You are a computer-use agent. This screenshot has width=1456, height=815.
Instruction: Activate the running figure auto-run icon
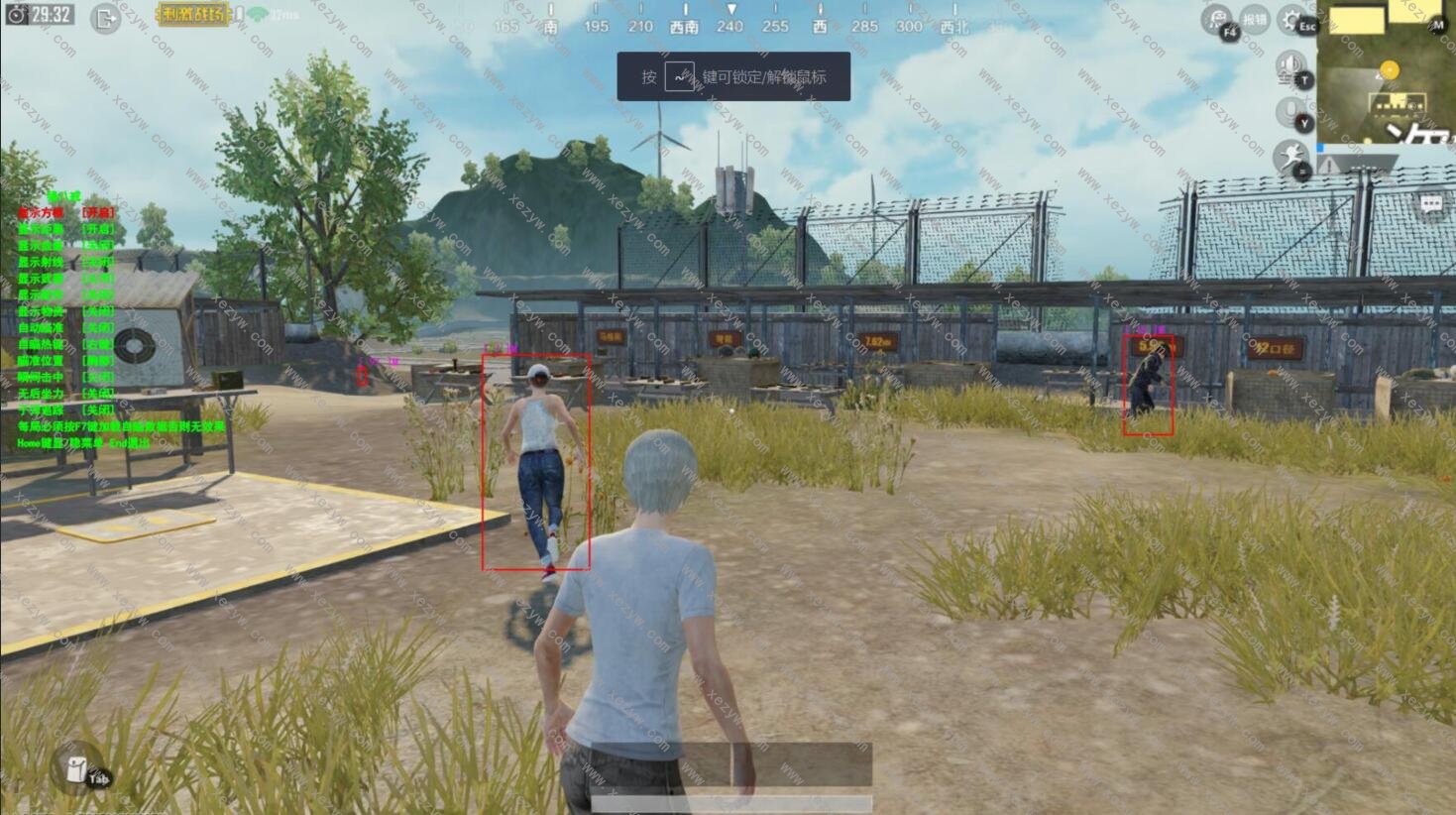click(x=1291, y=158)
